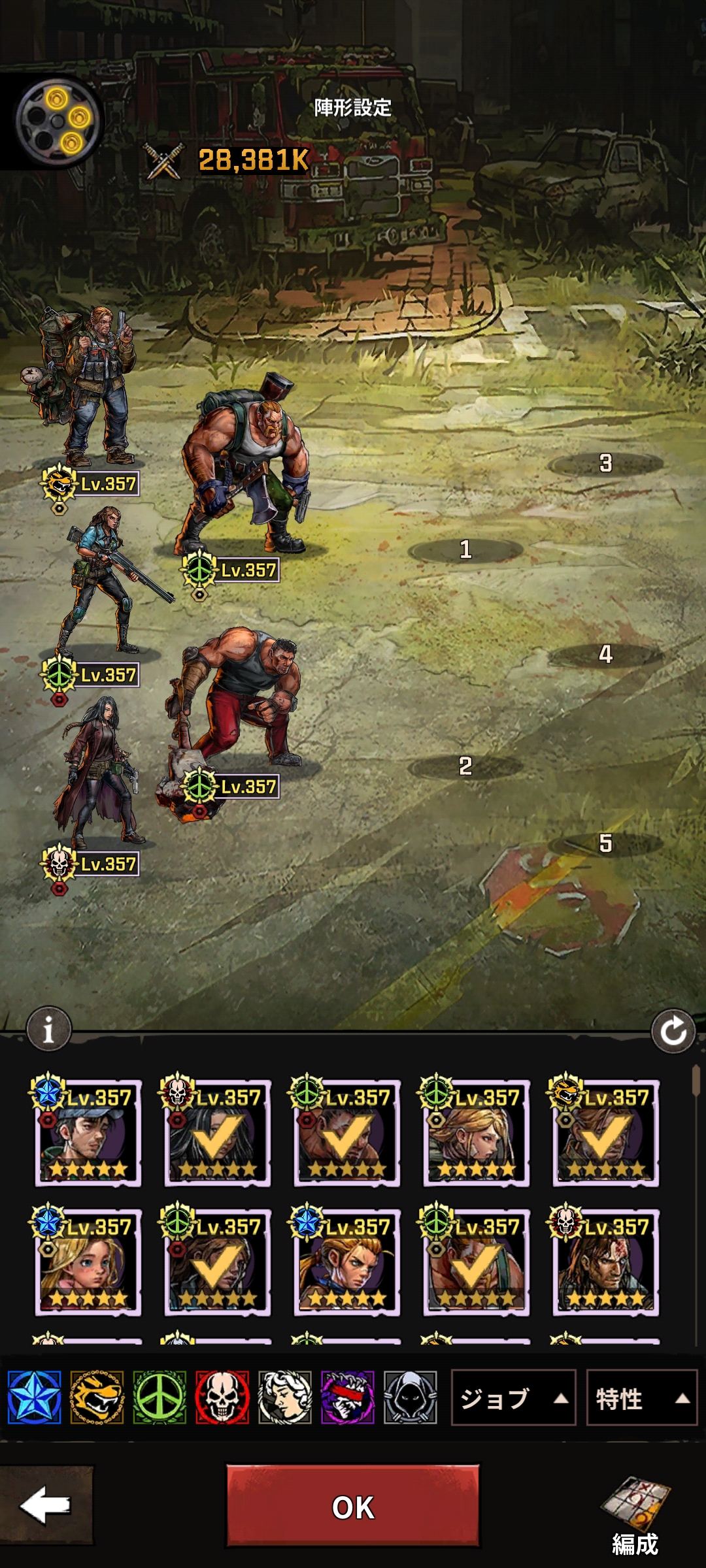Filter heroes by red skull faction
The image size is (706, 1568).
(222, 1398)
